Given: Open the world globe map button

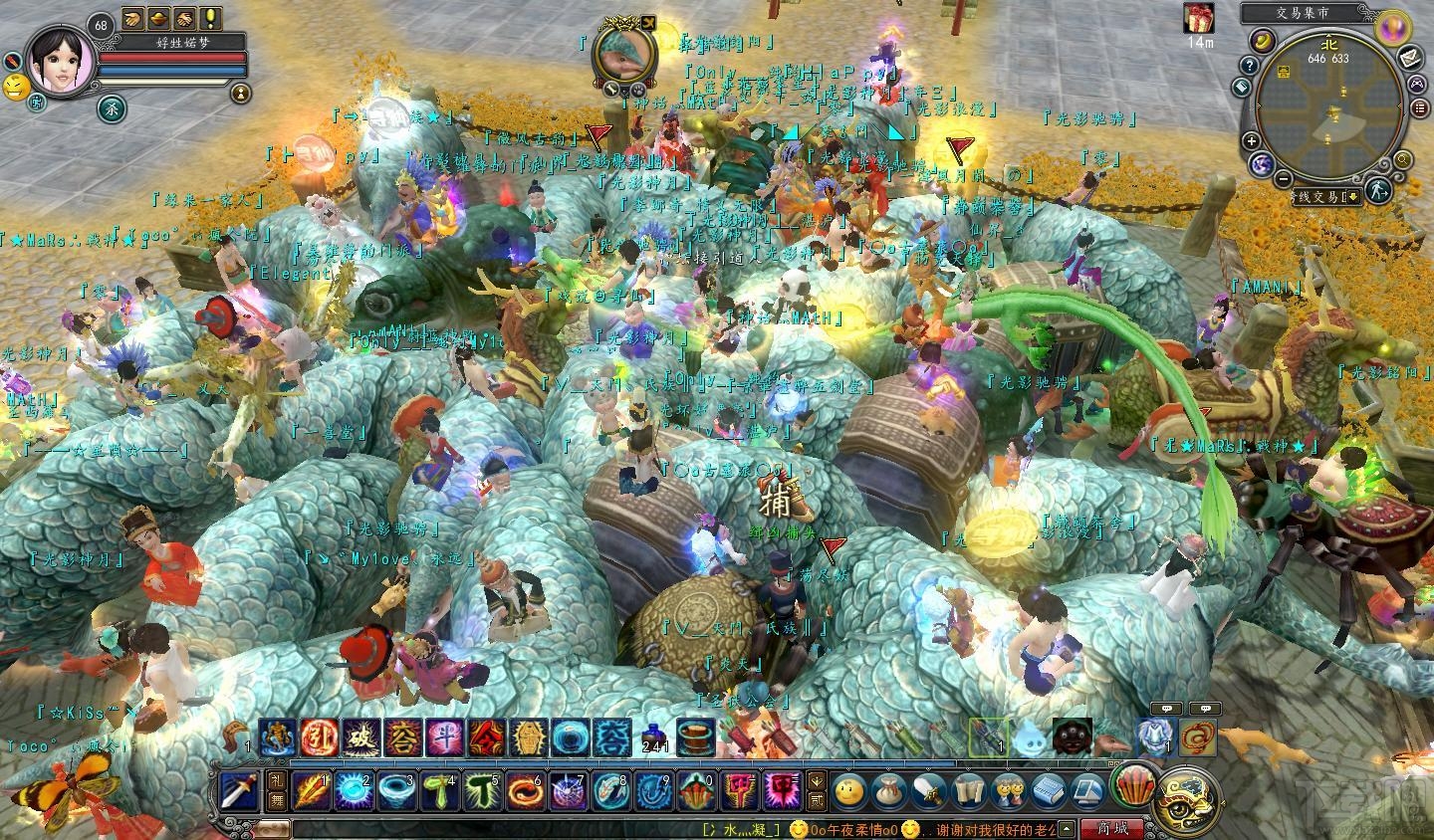Looking at the screenshot, I should click(1260, 161).
